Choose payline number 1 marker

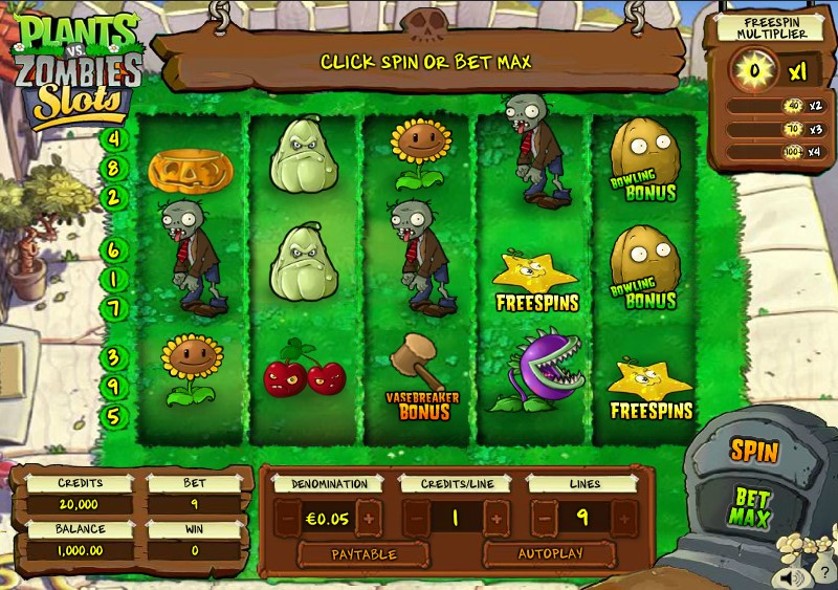click(114, 279)
